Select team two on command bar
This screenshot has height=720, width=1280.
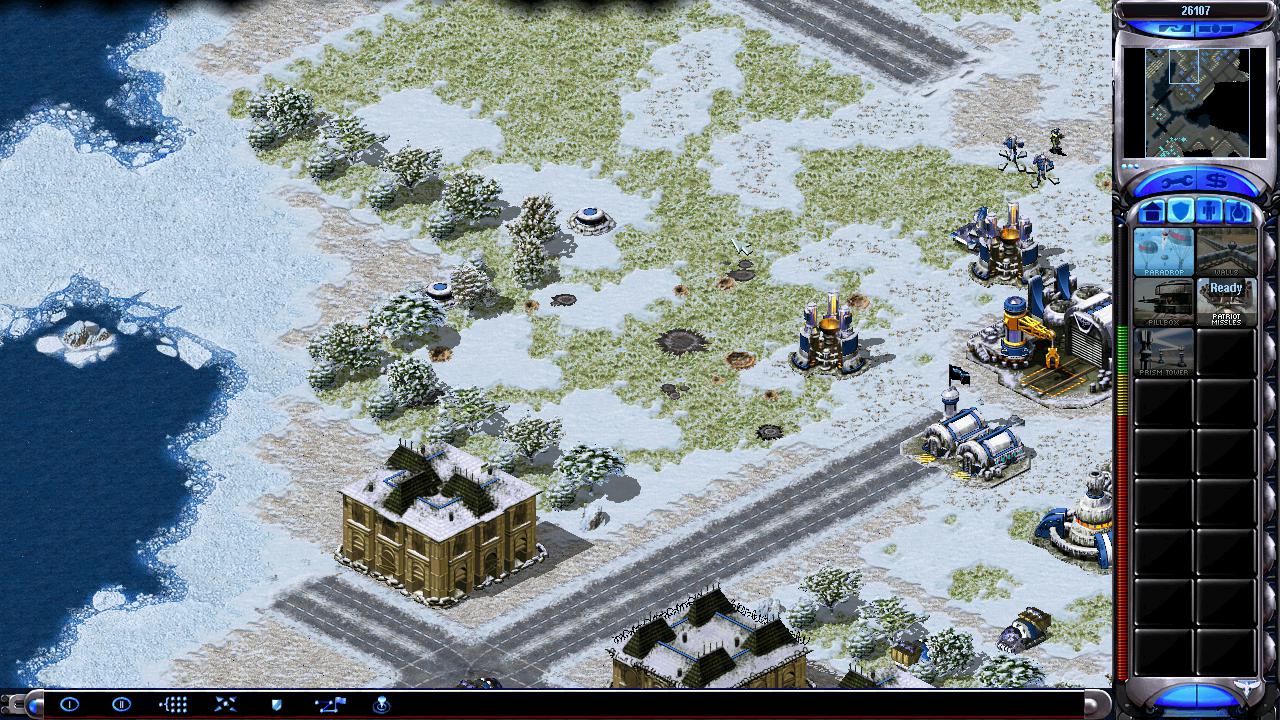point(122,704)
